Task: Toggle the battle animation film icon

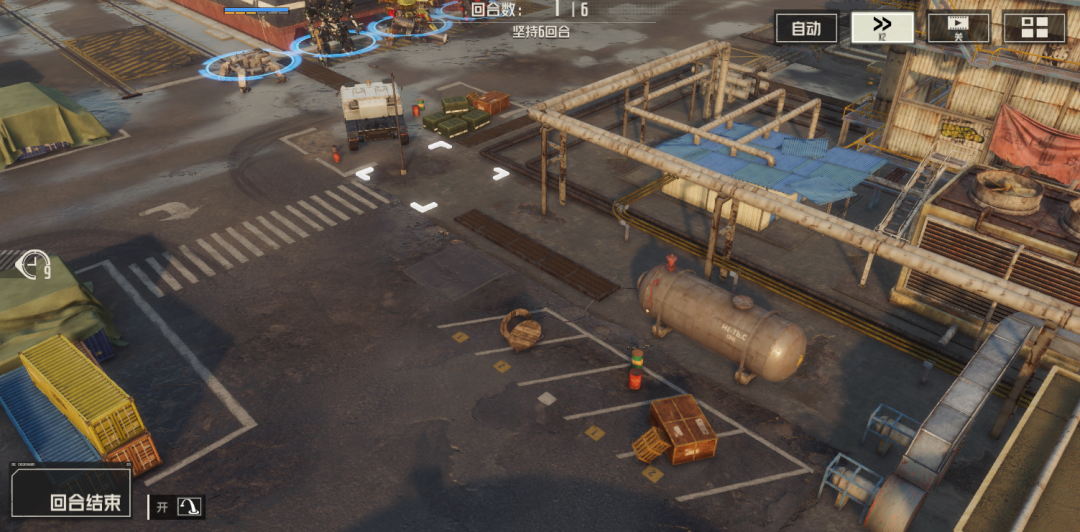Action: click(x=958, y=28)
